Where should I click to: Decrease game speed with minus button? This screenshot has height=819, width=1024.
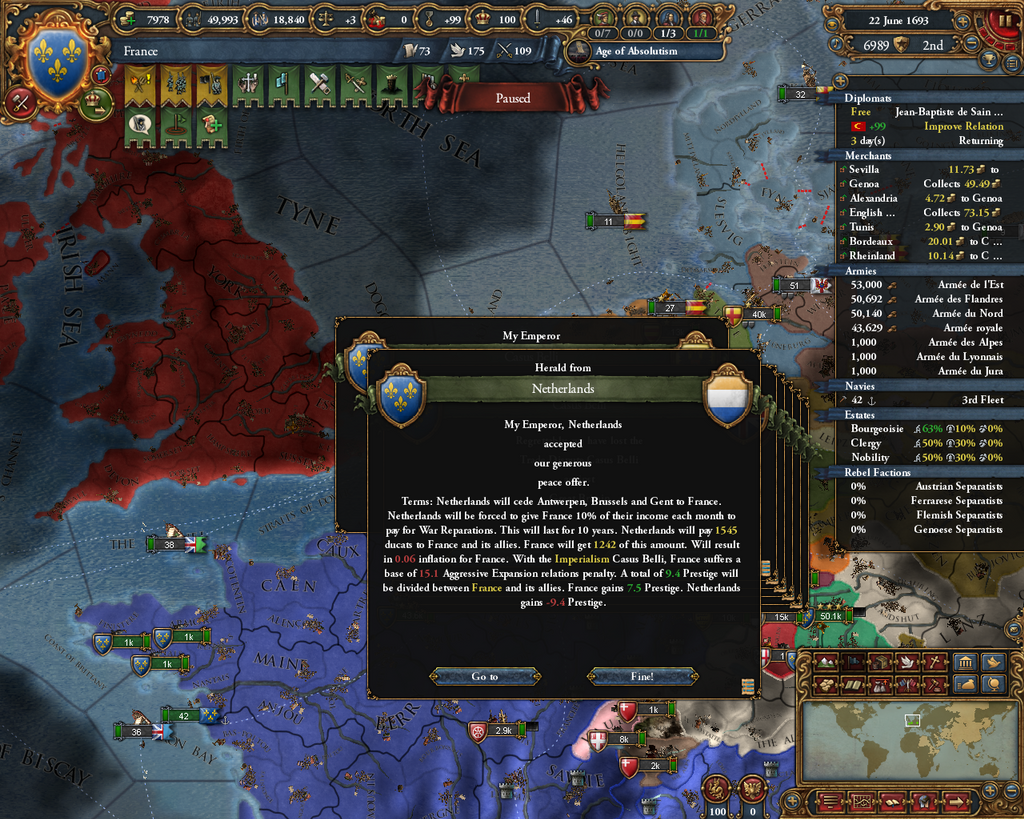(x=971, y=44)
